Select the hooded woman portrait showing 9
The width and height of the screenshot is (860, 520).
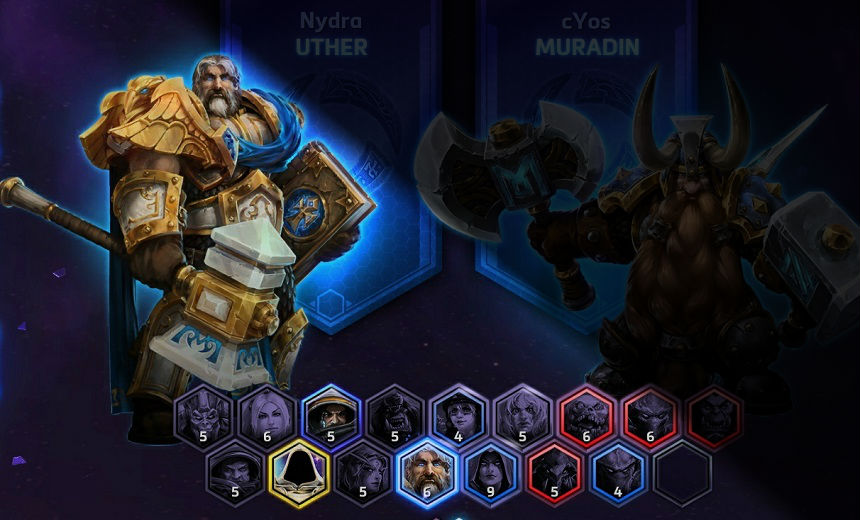pyautogui.click(x=491, y=468)
